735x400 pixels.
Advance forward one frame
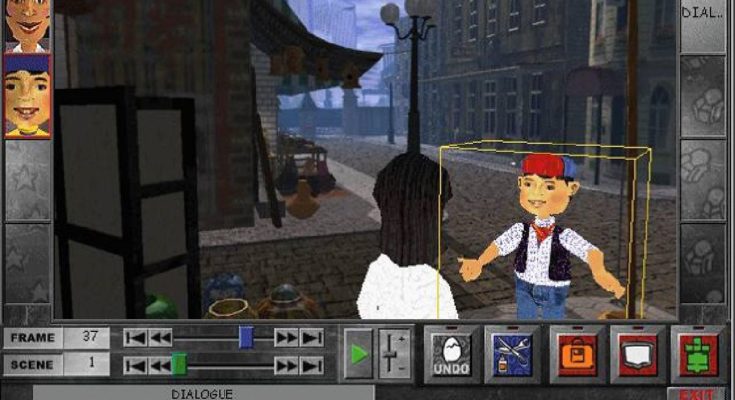pyautogui.click(x=286, y=338)
